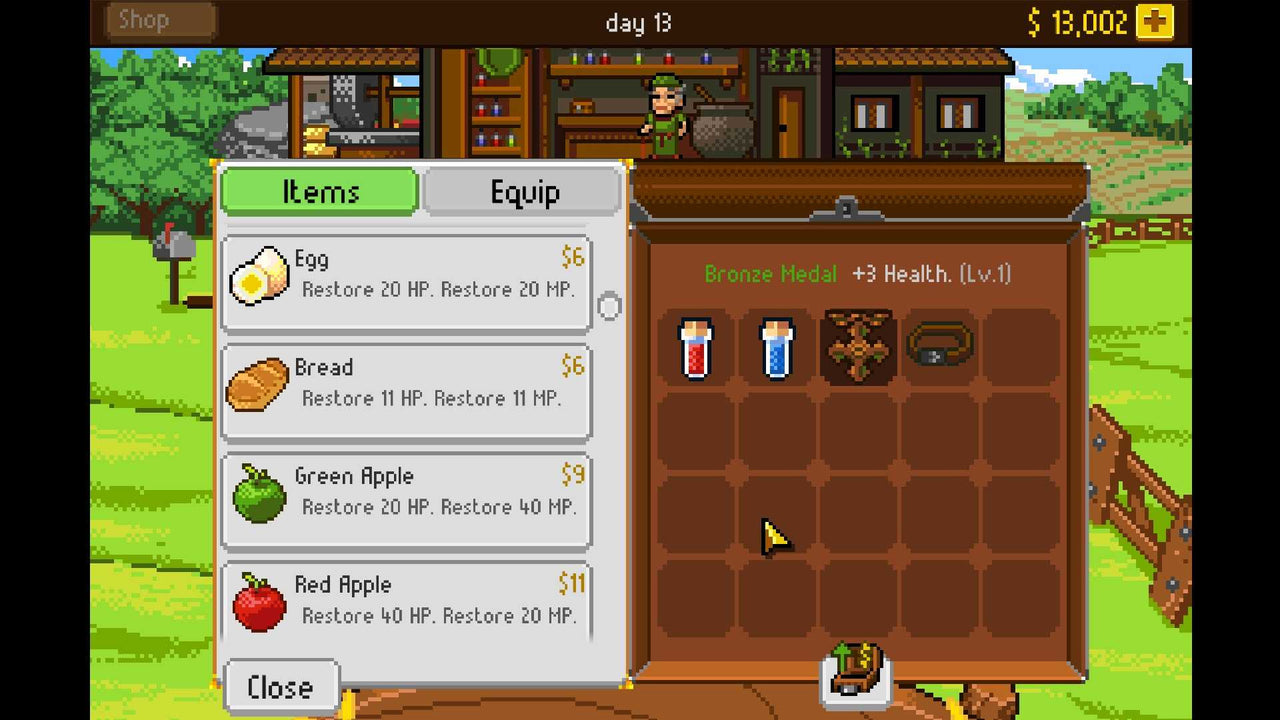Choose the Red Apple item

(x=405, y=599)
